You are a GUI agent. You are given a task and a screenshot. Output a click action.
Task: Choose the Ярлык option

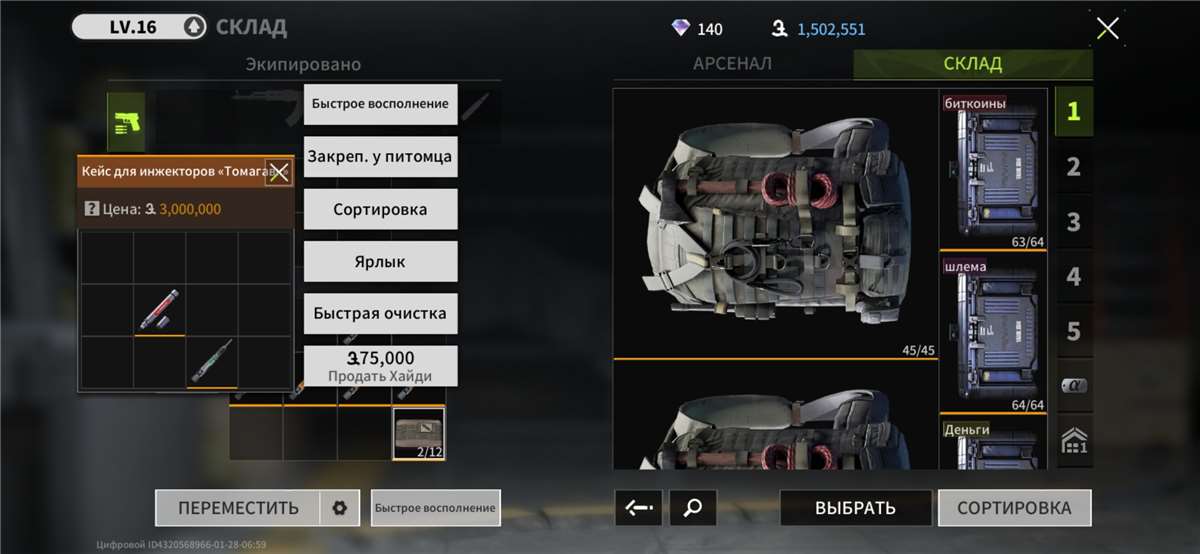click(x=380, y=261)
